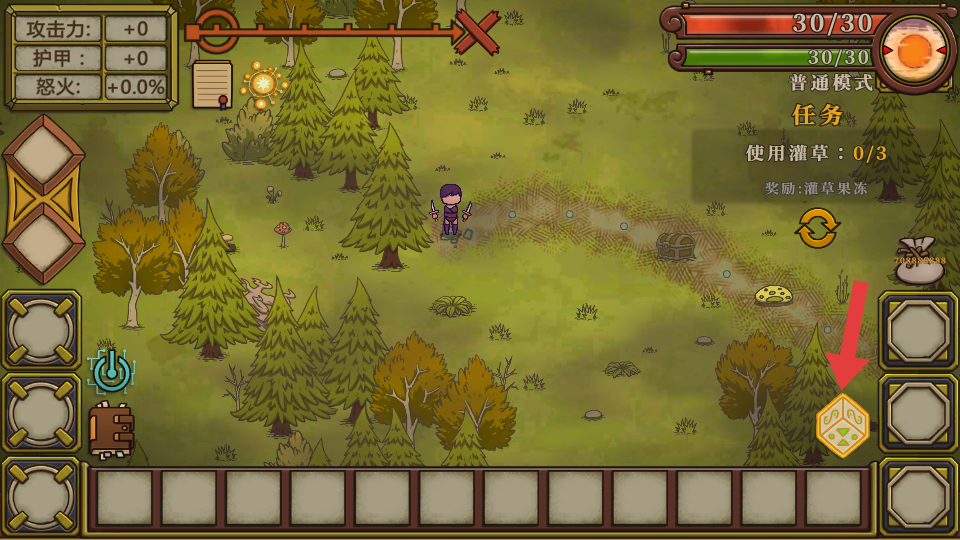Open the scroll certificate with red seal
This screenshot has width=960, height=540.
[212, 85]
